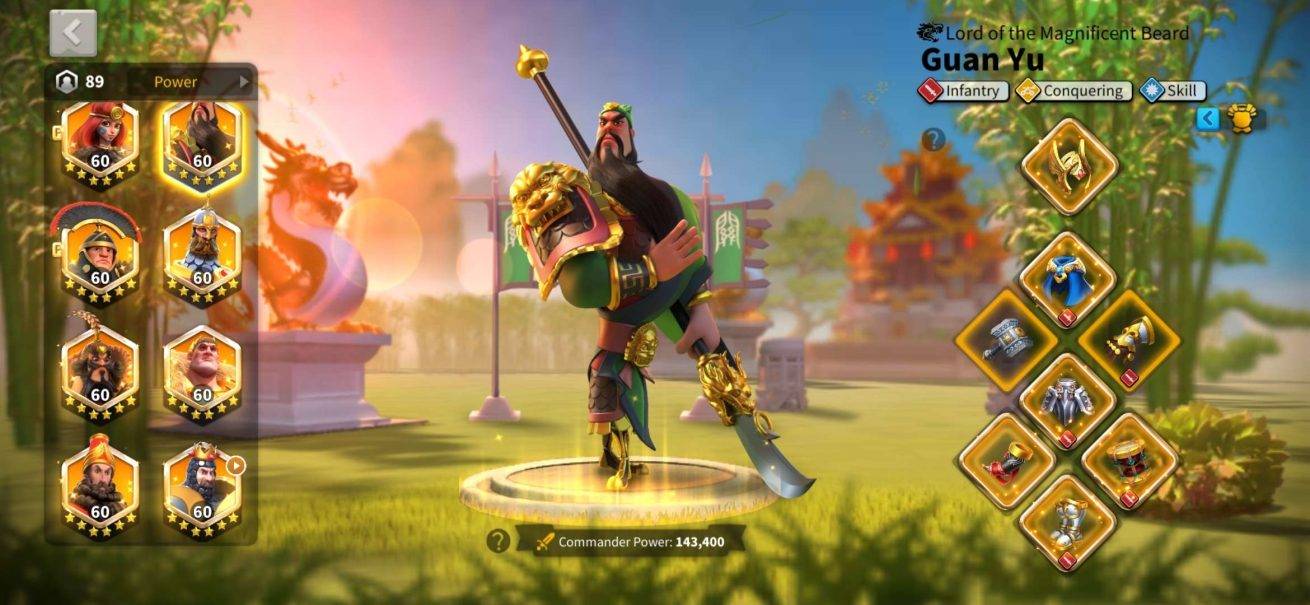Open the silver hammer weapon slot
Screen dimensions: 1310x605
pyautogui.click(x=1005, y=340)
